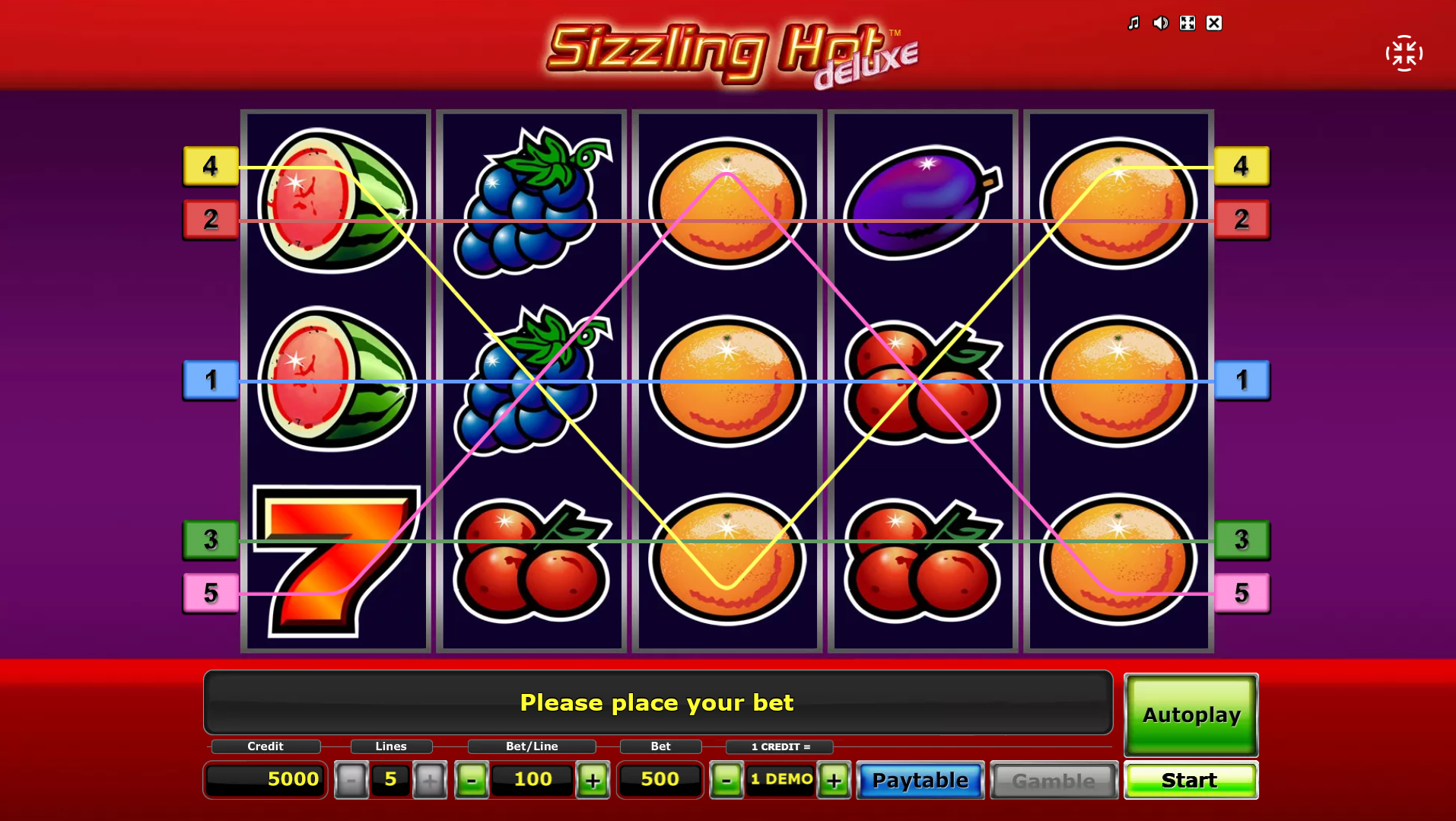Mute the game music note icon
This screenshot has width=1456, height=821.
coord(1133,23)
